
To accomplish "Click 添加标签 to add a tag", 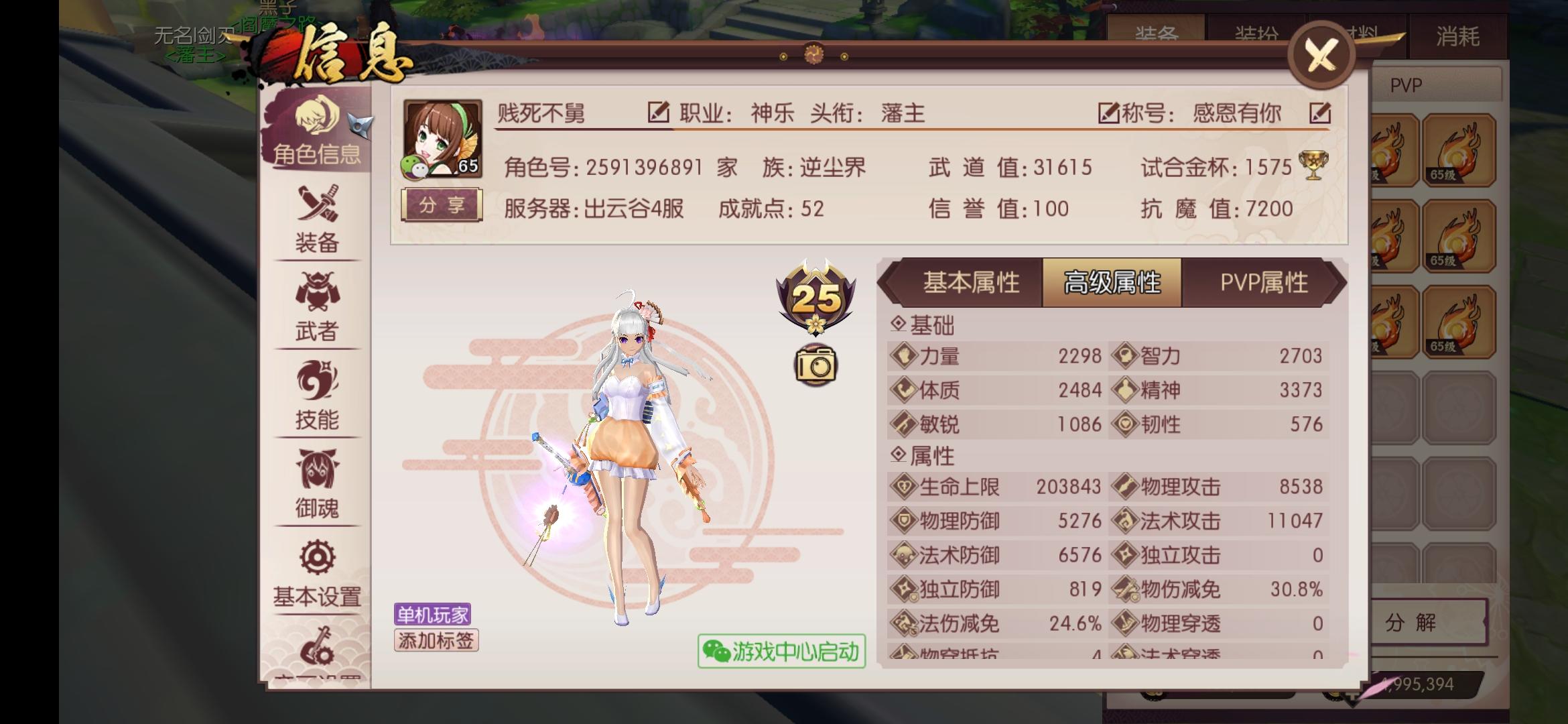I will pyautogui.click(x=436, y=642).
